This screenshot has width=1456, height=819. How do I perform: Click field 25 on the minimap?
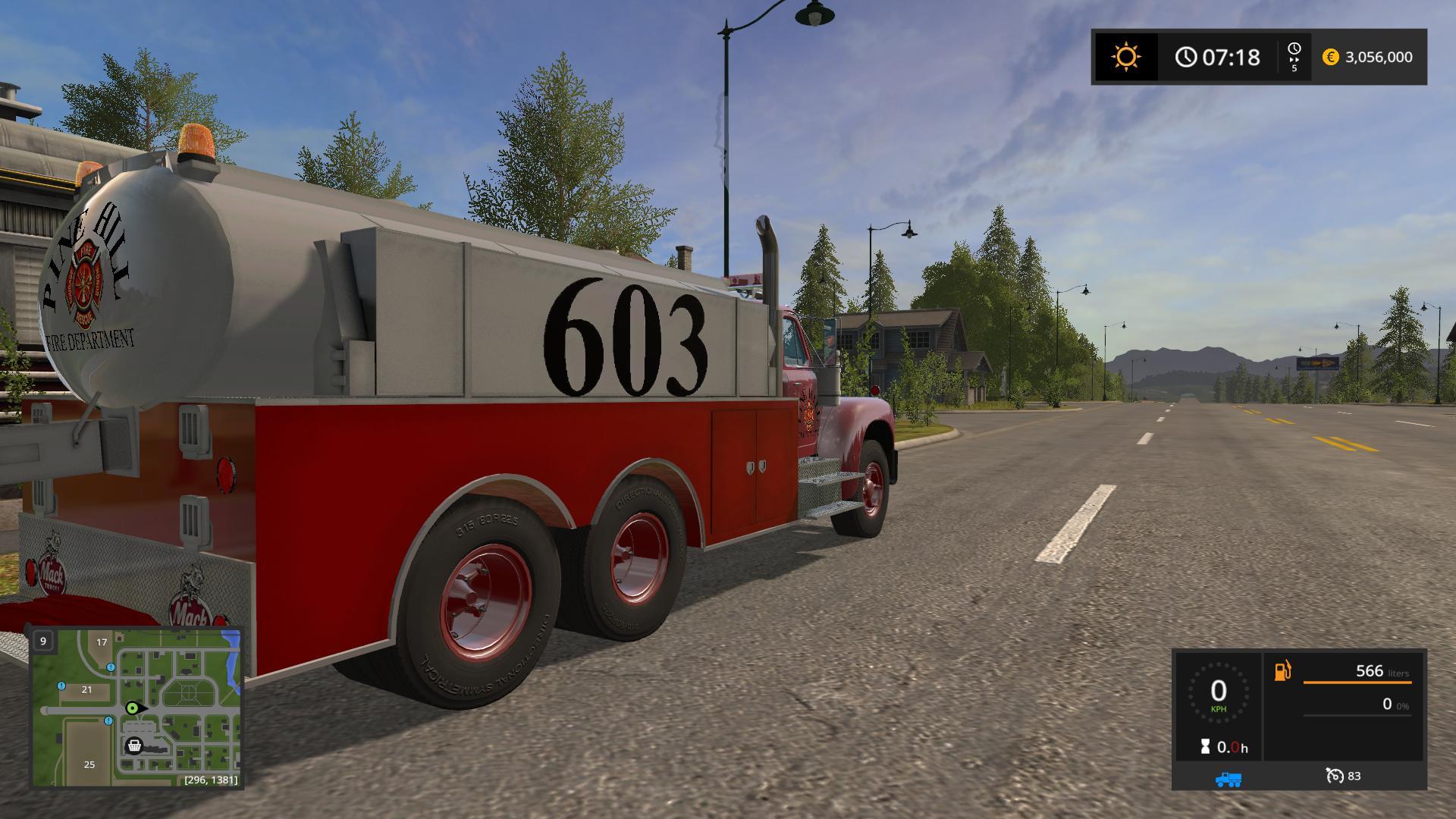click(89, 764)
